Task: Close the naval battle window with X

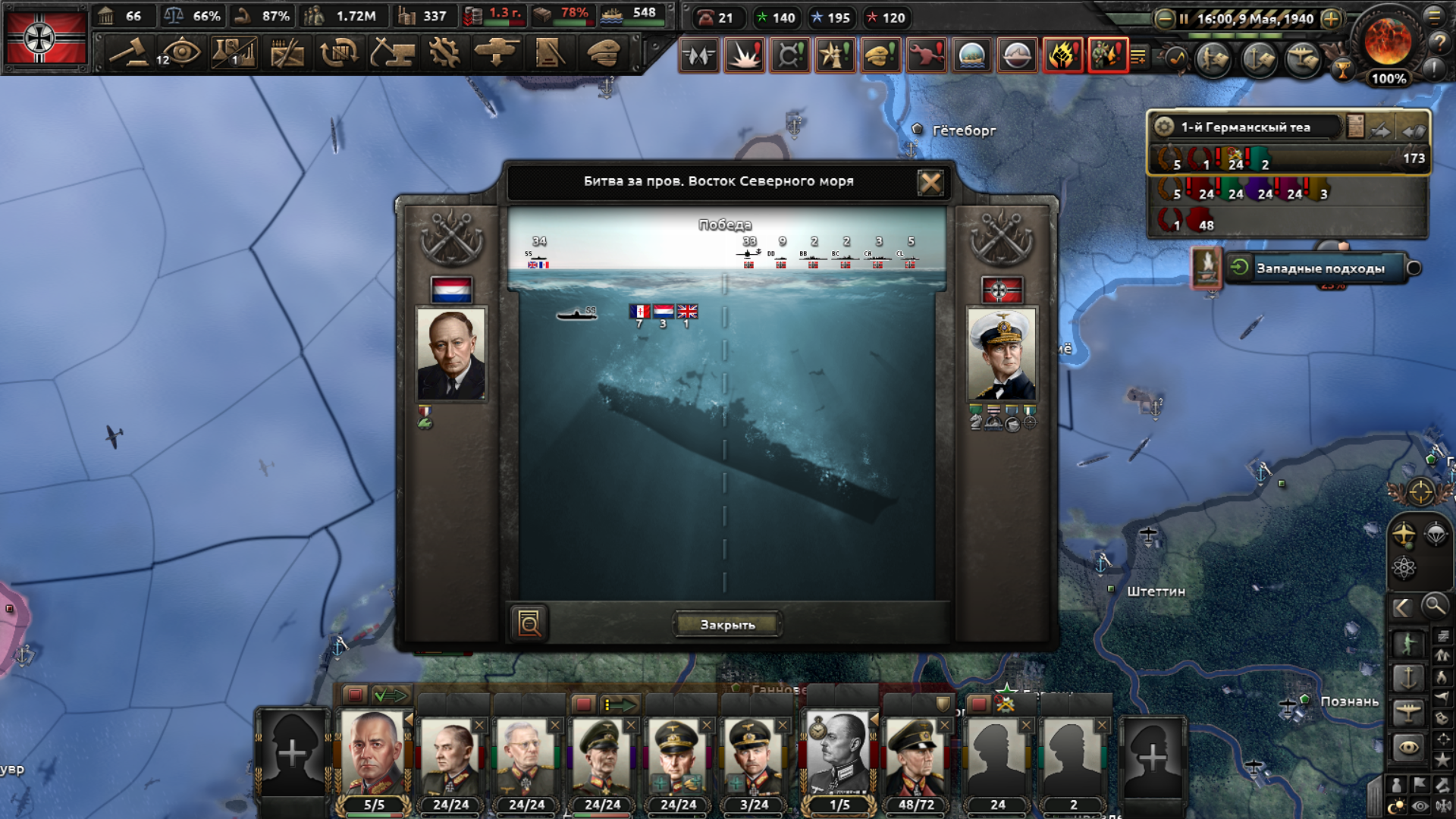Action: [x=930, y=182]
